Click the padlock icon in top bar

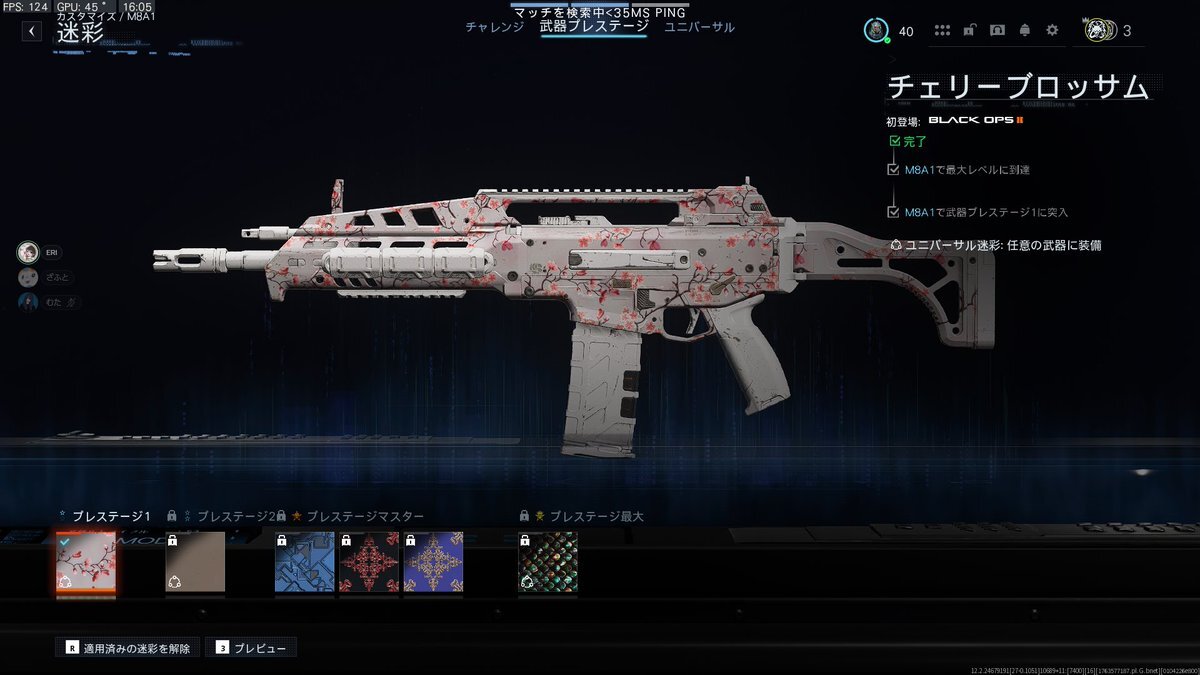pos(969,30)
